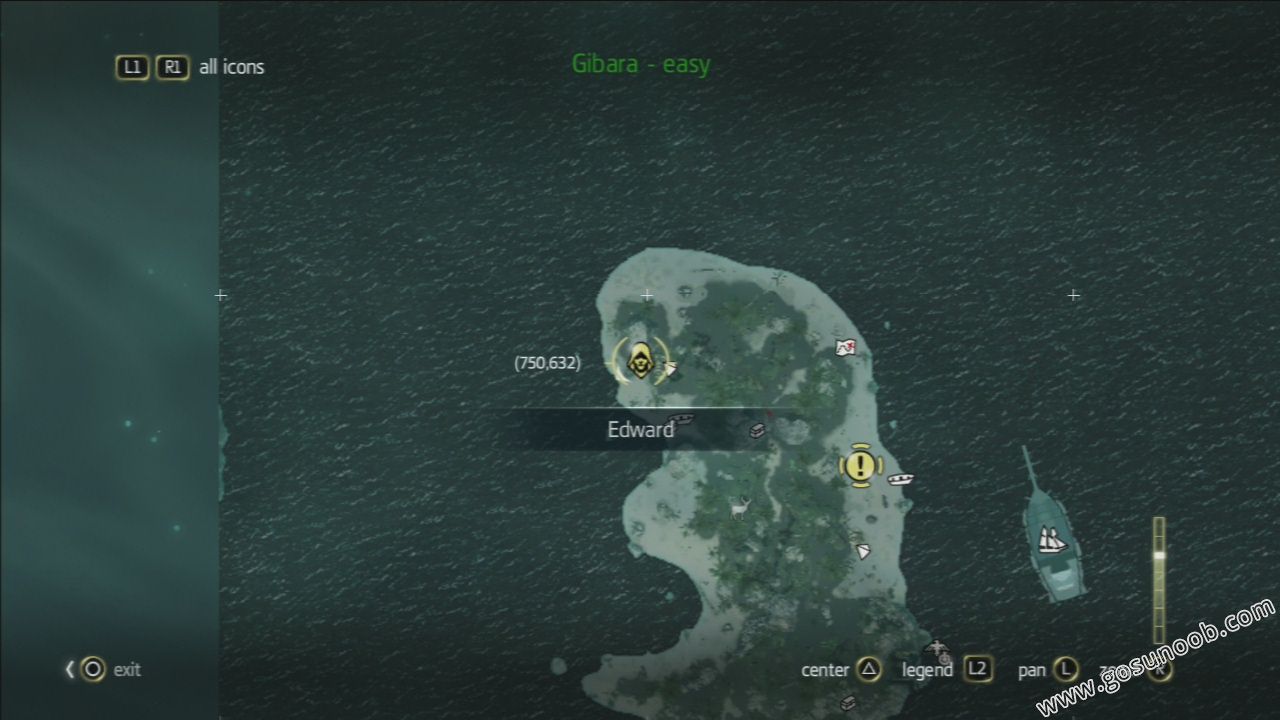Click the yellow exclamation quest marker
This screenshot has height=720, width=1280.
click(860, 464)
